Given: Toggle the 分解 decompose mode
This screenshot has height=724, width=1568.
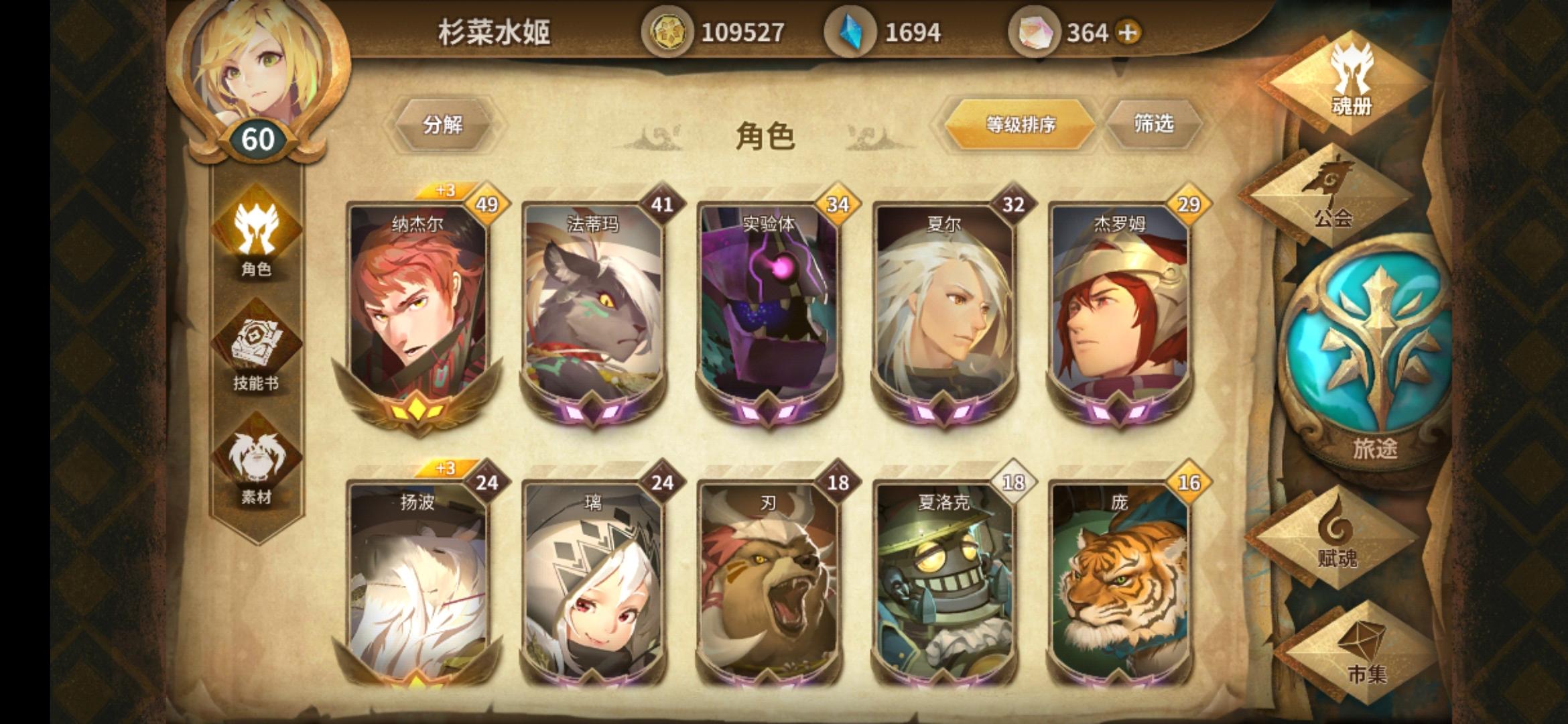Looking at the screenshot, I should pos(446,125).
